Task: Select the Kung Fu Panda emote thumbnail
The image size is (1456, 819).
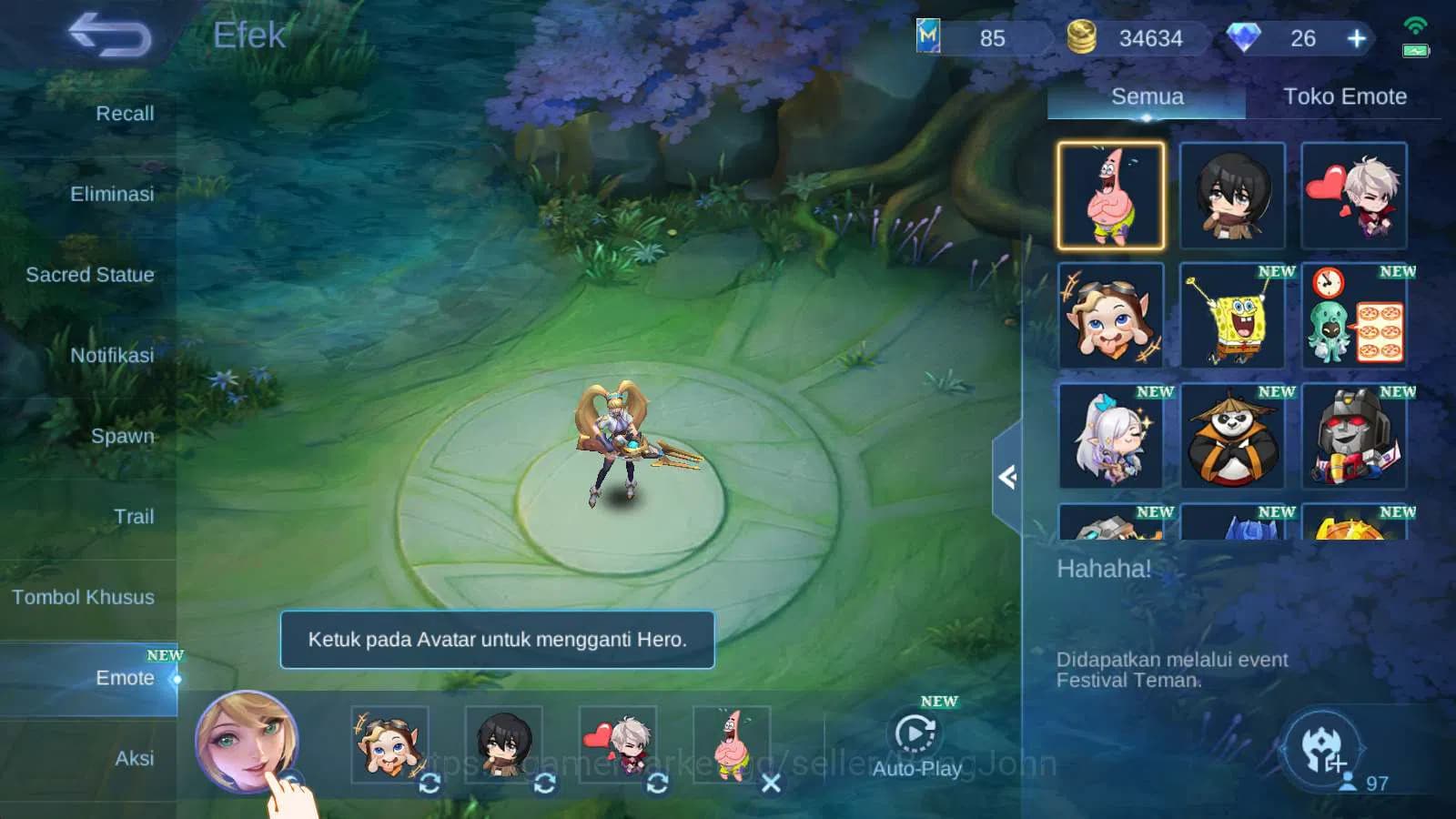Action: point(1232,438)
